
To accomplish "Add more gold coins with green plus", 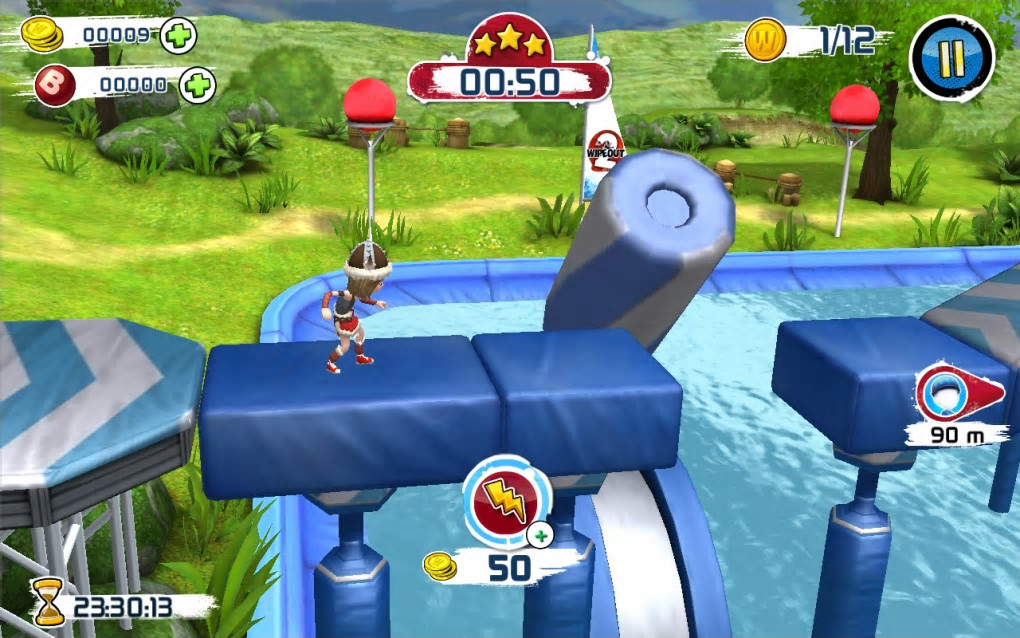I will click(x=178, y=36).
